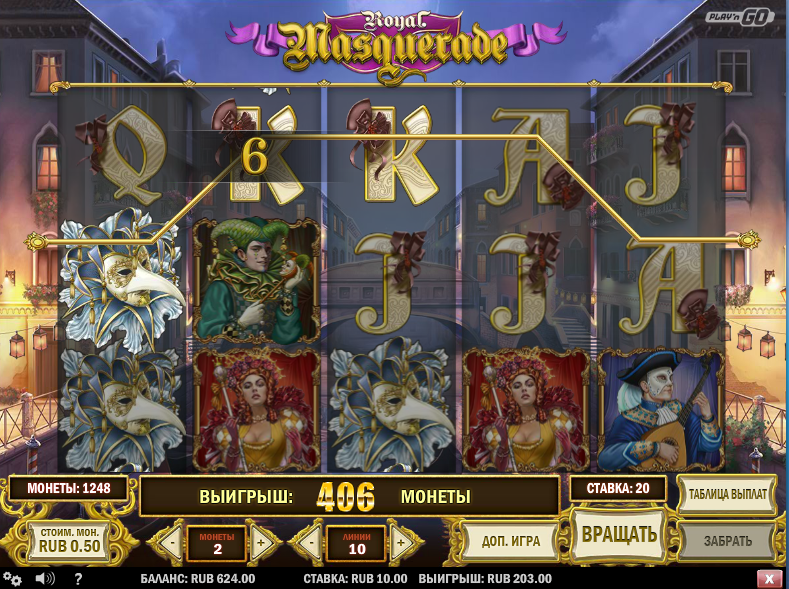Collect winnings with the ЗАБРАТЬ button
The image size is (789, 589).
click(727, 541)
